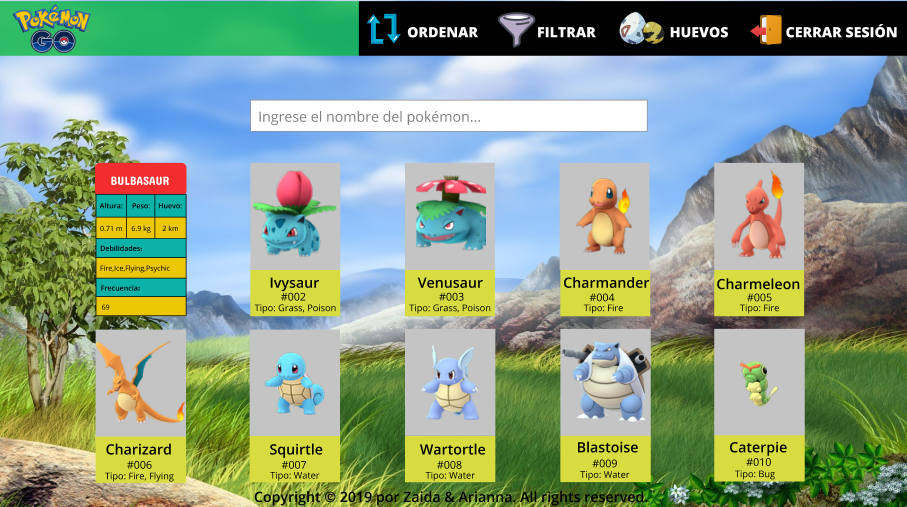
Task: Go to the Huevos eggs section
Action: pos(673,31)
